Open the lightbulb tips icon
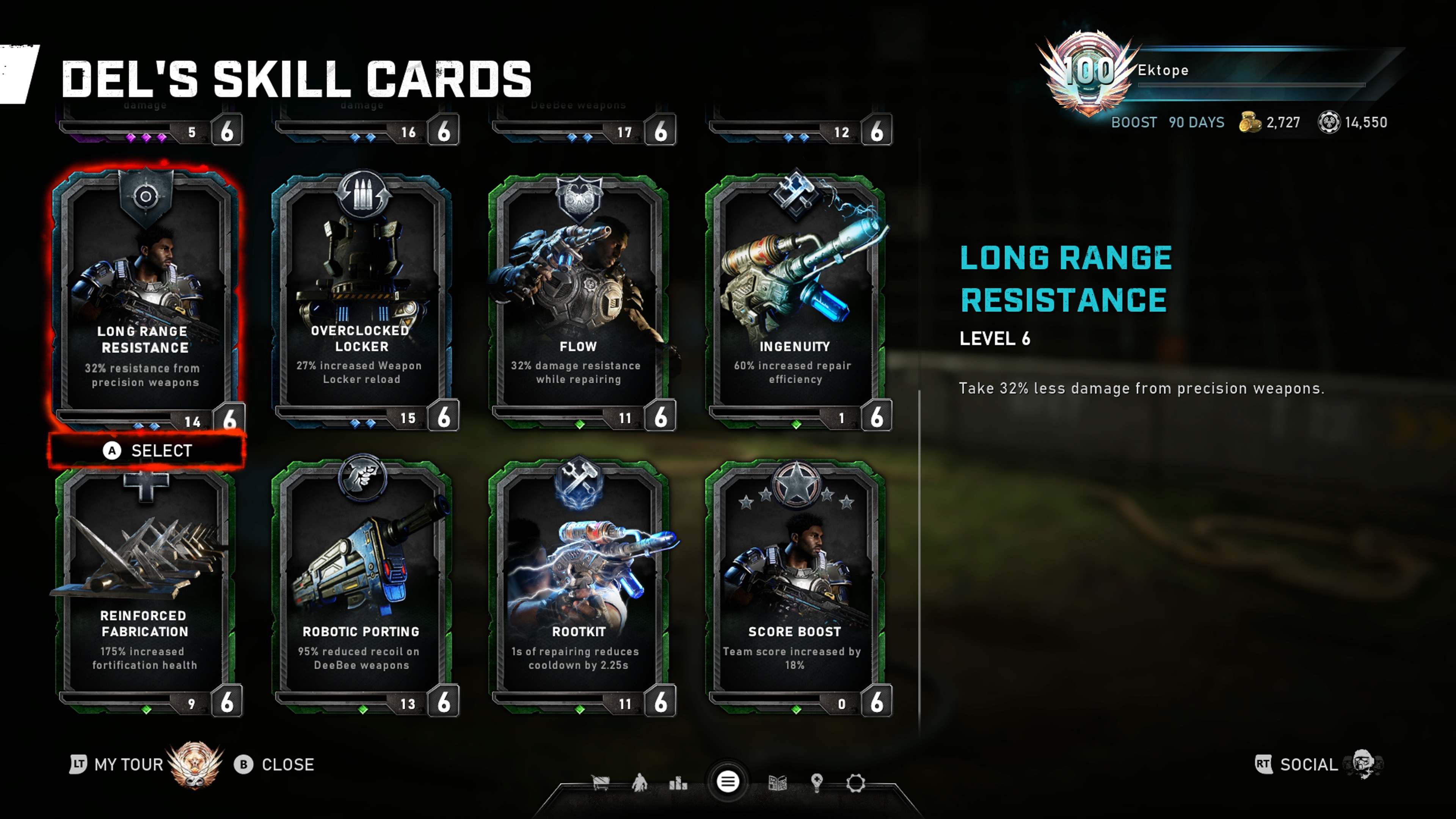The width and height of the screenshot is (1456, 819). coord(816,783)
